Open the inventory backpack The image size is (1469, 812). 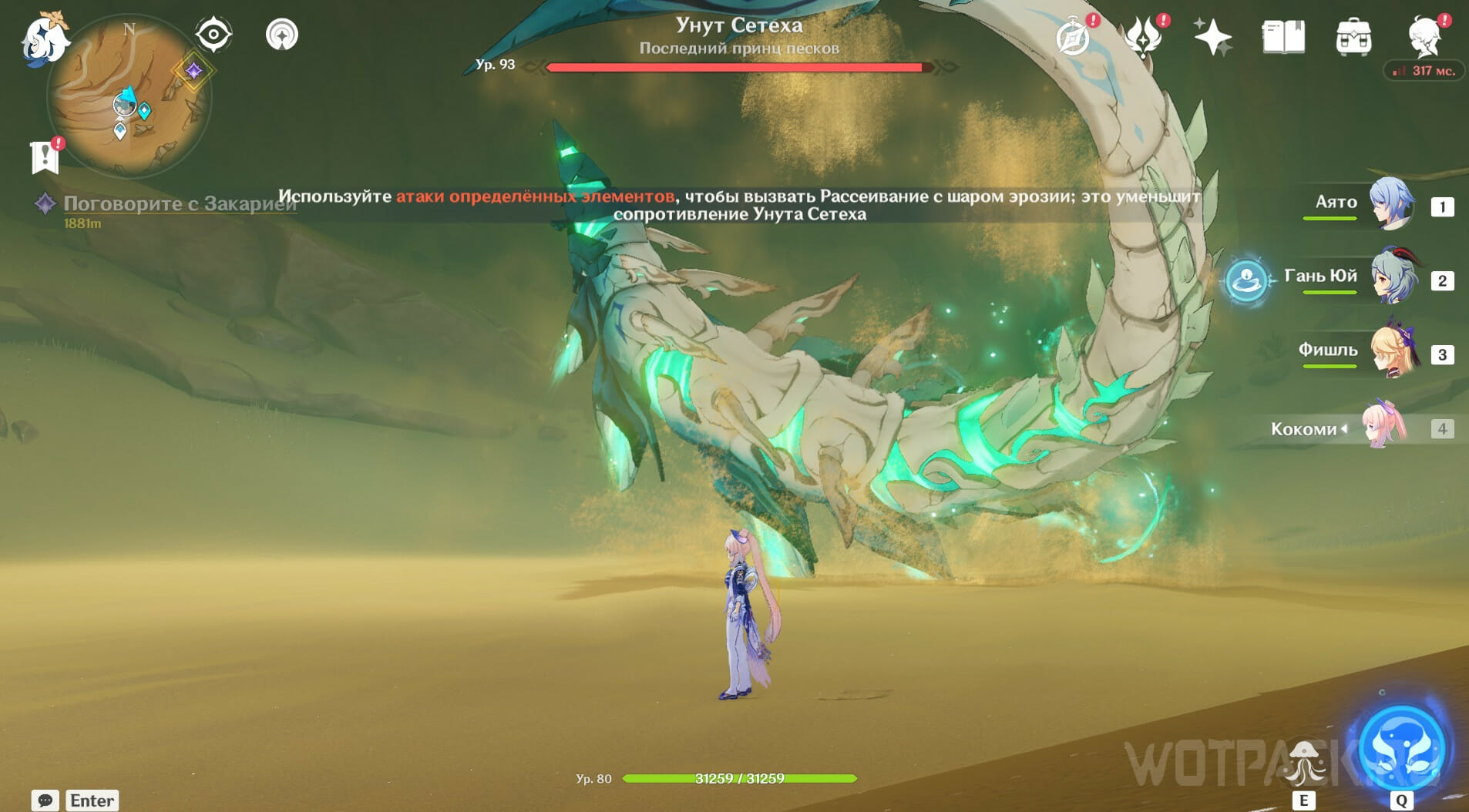click(x=1353, y=37)
